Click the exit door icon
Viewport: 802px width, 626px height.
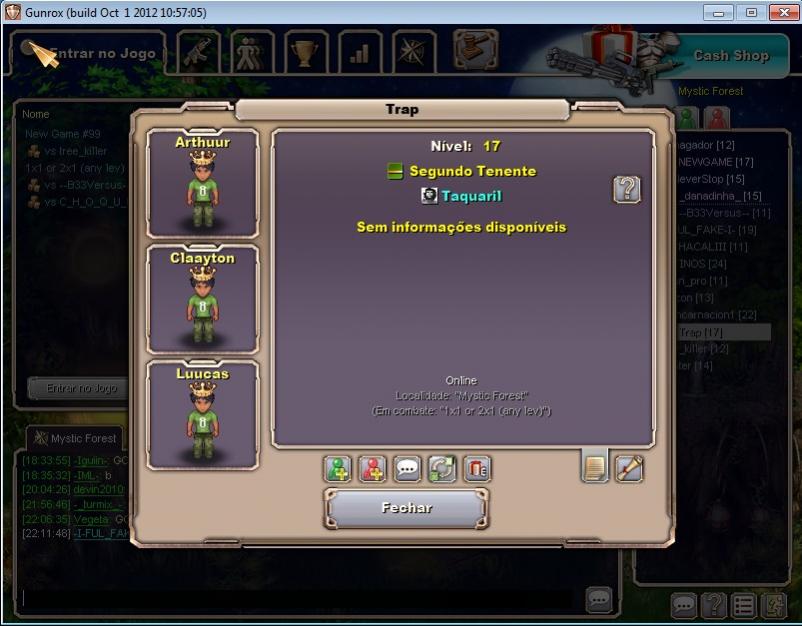pos(774,605)
